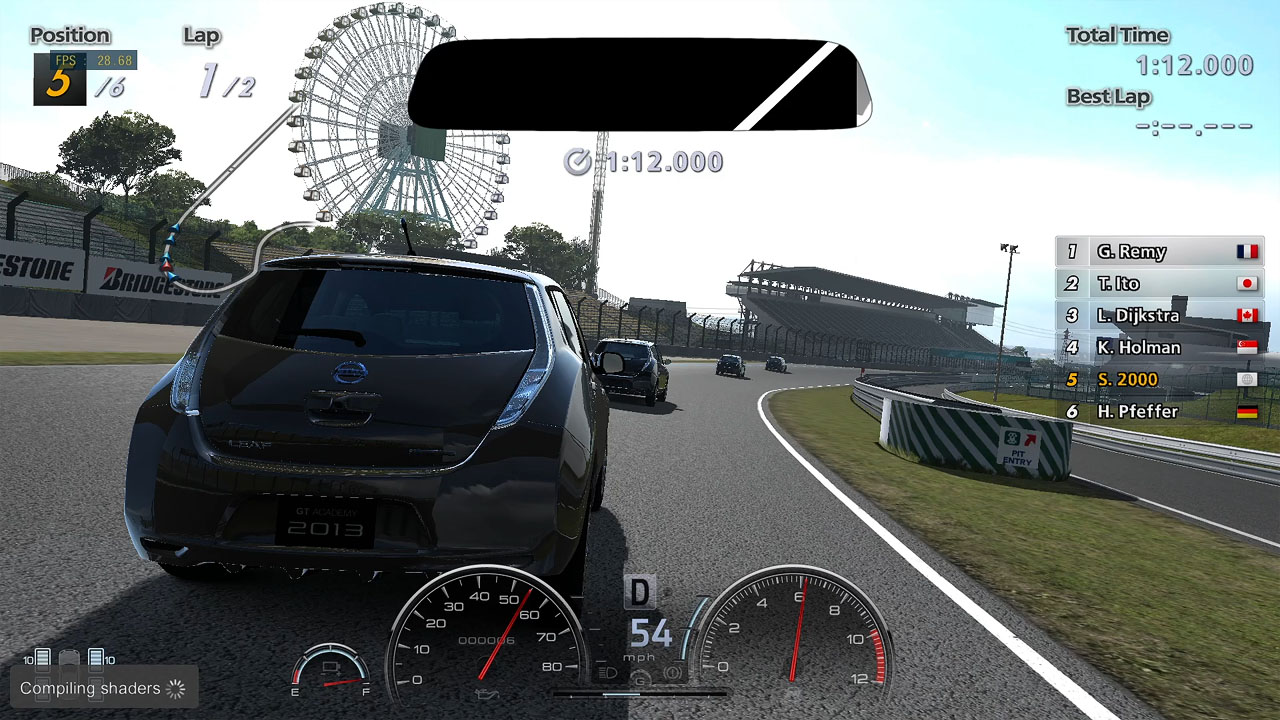Highlight the S. 2000 player row
Image resolution: width=1280 pixels, height=720 pixels.
(x=1159, y=380)
